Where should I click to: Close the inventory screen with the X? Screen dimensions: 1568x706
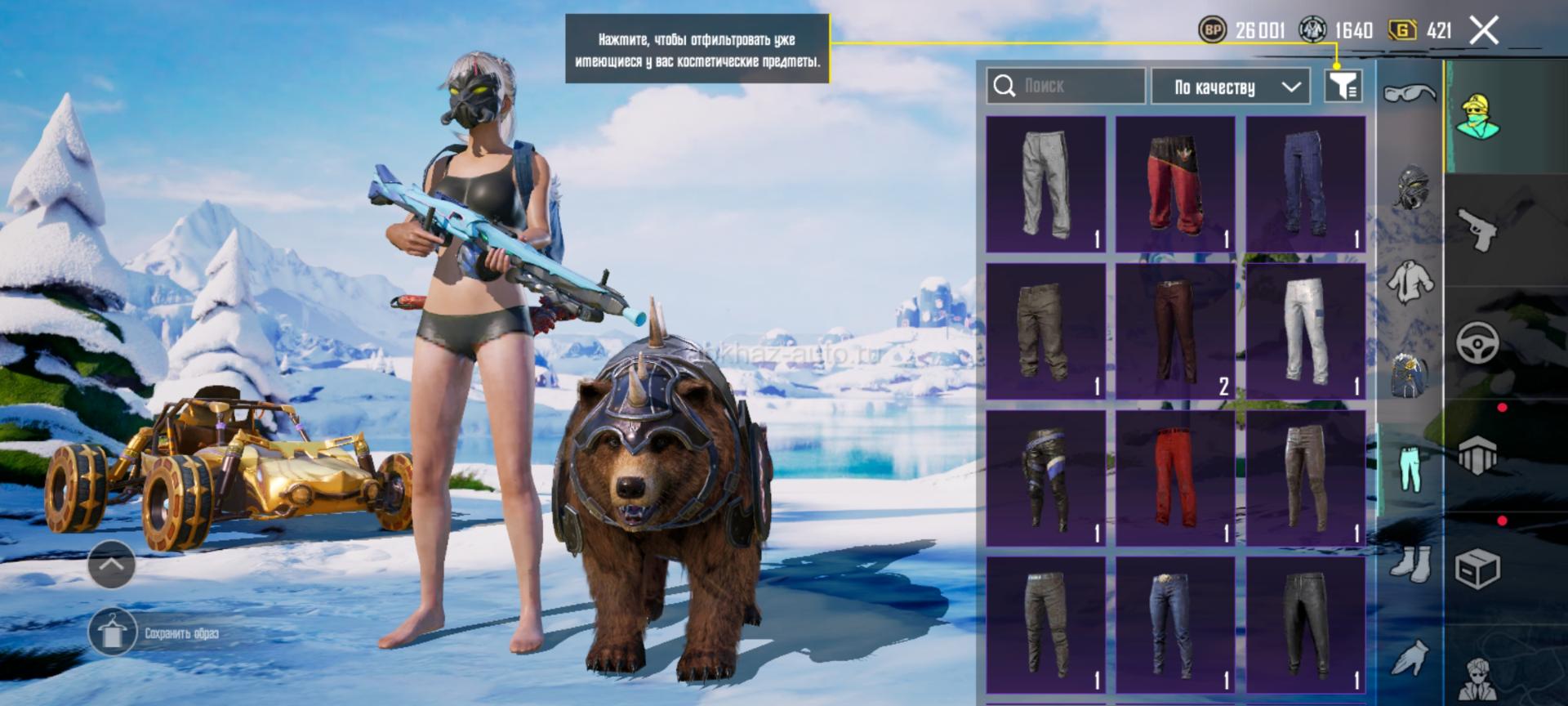click(x=1484, y=31)
